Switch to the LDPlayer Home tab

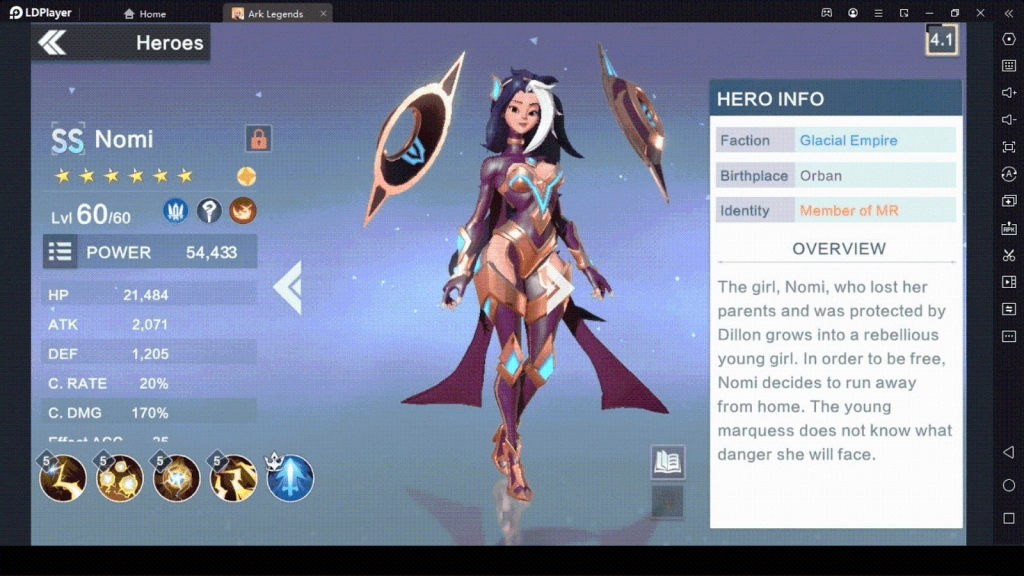click(145, 14)
